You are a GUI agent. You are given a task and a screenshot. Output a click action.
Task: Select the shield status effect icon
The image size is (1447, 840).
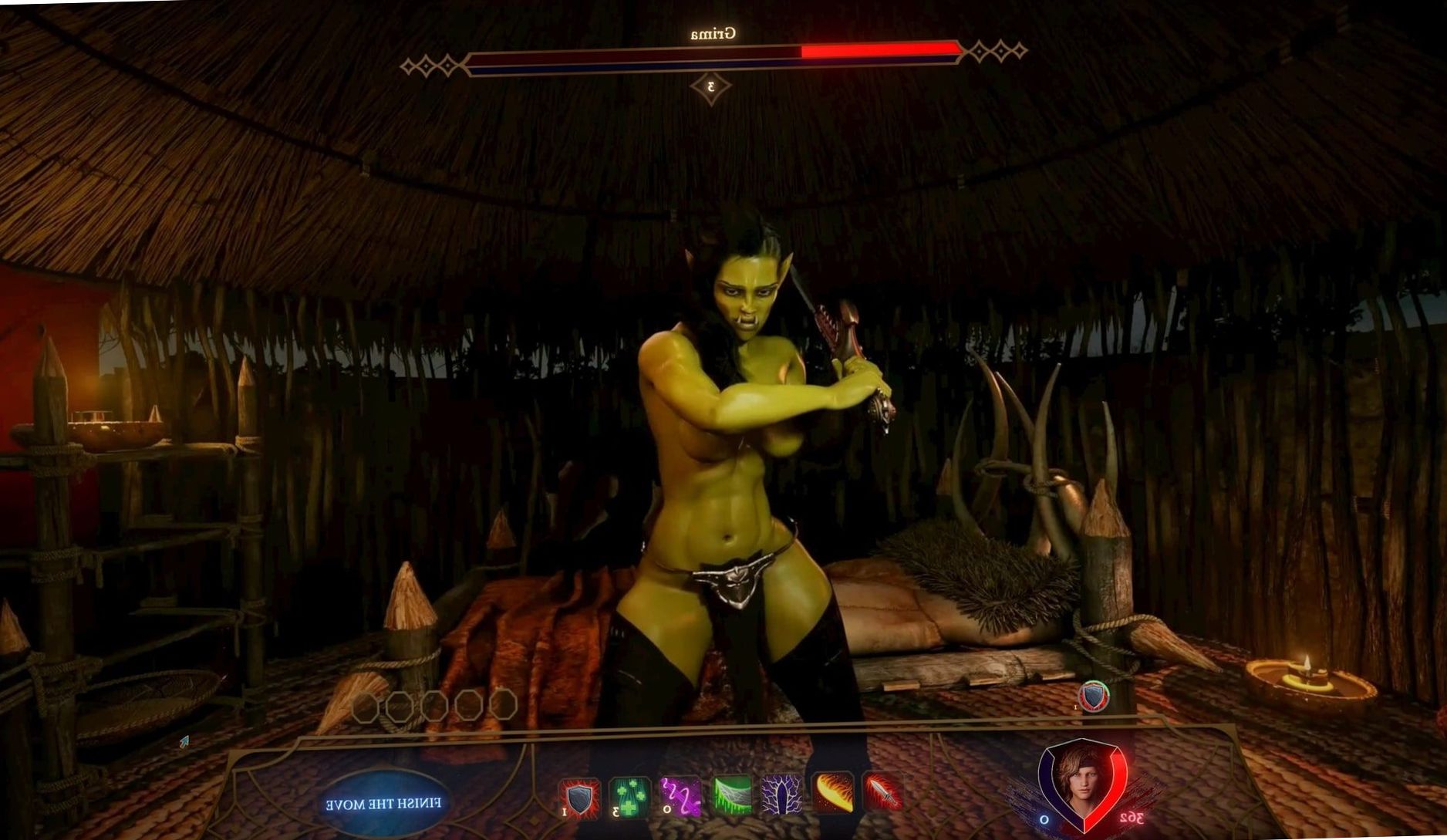1094,697
